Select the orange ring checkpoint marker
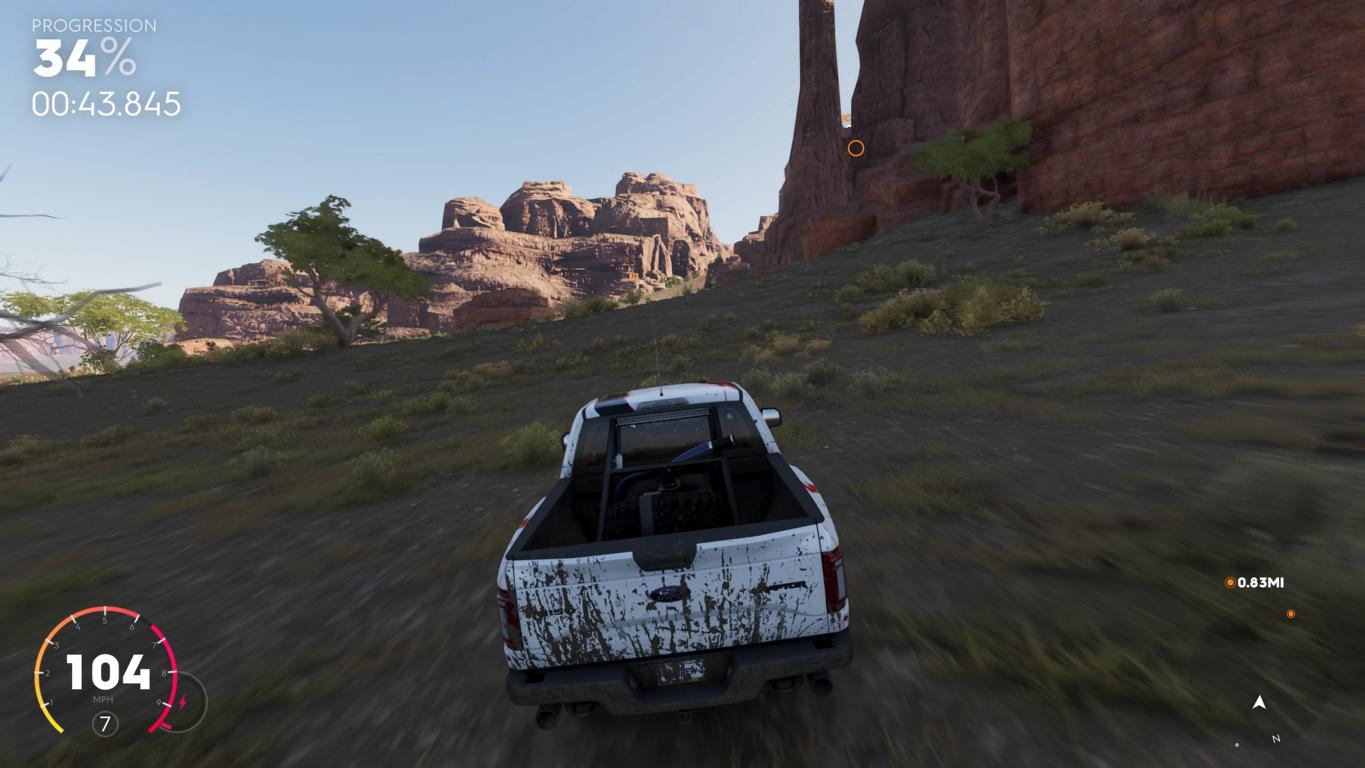 point(856,148)
